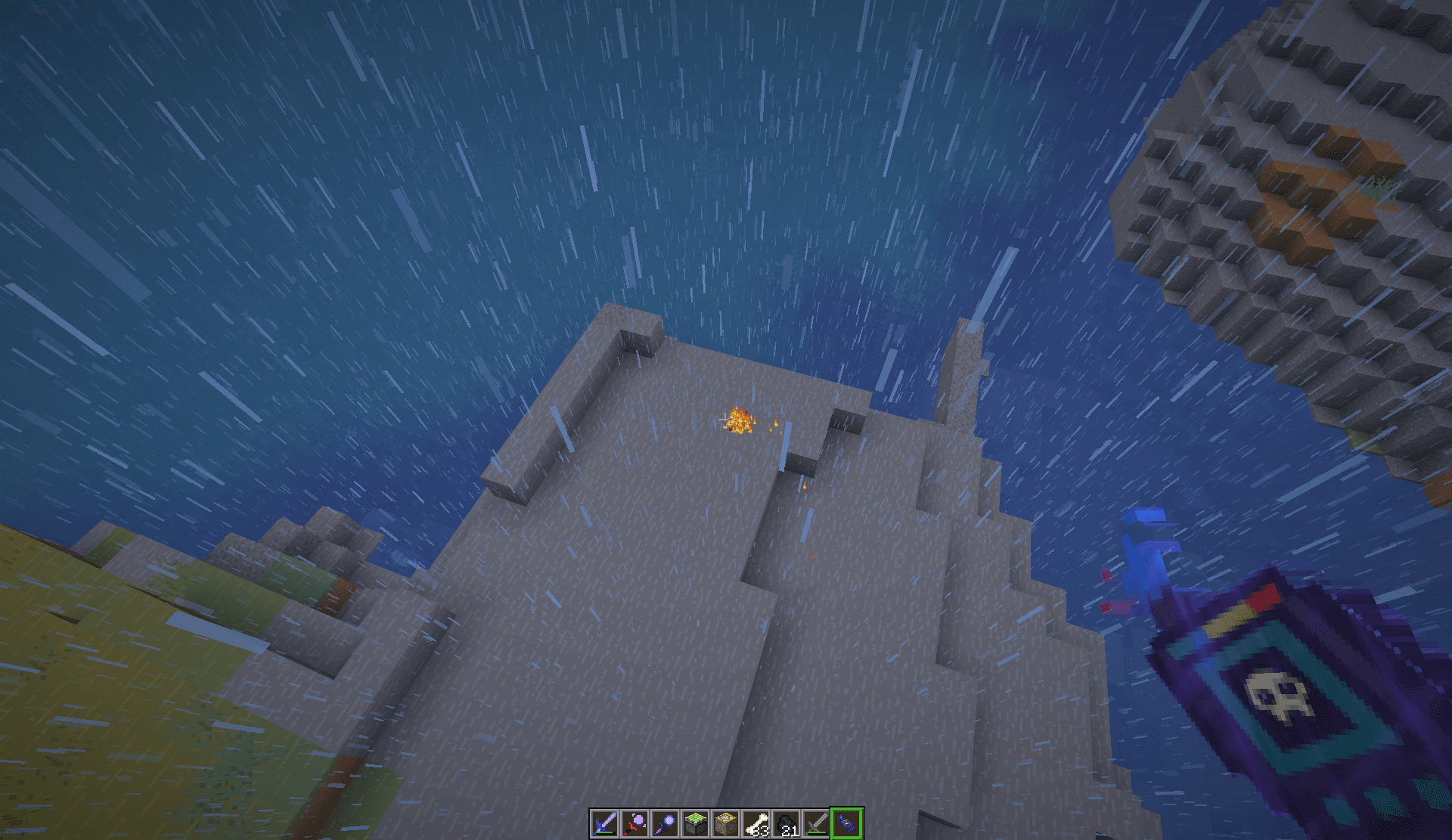Viewport: 1452px width, 840px height.
Task: Select the highlighted skull potion bottle slot
Action: pos(847,823)
